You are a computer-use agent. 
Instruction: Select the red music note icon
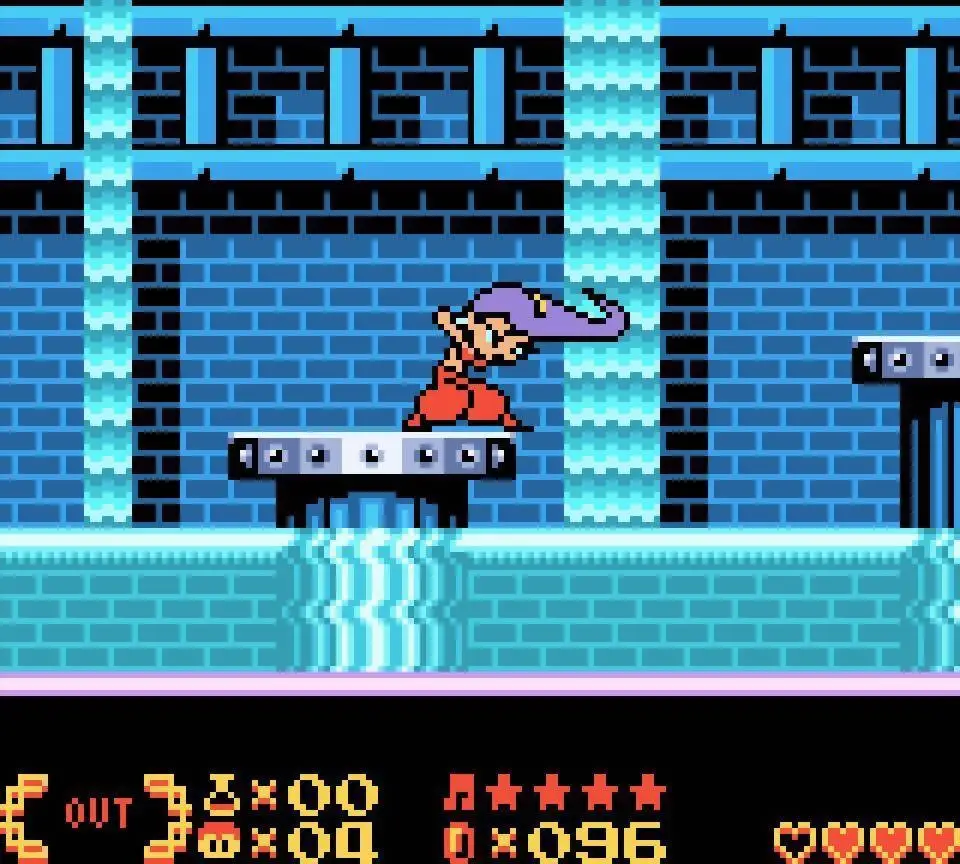[459, 794]
